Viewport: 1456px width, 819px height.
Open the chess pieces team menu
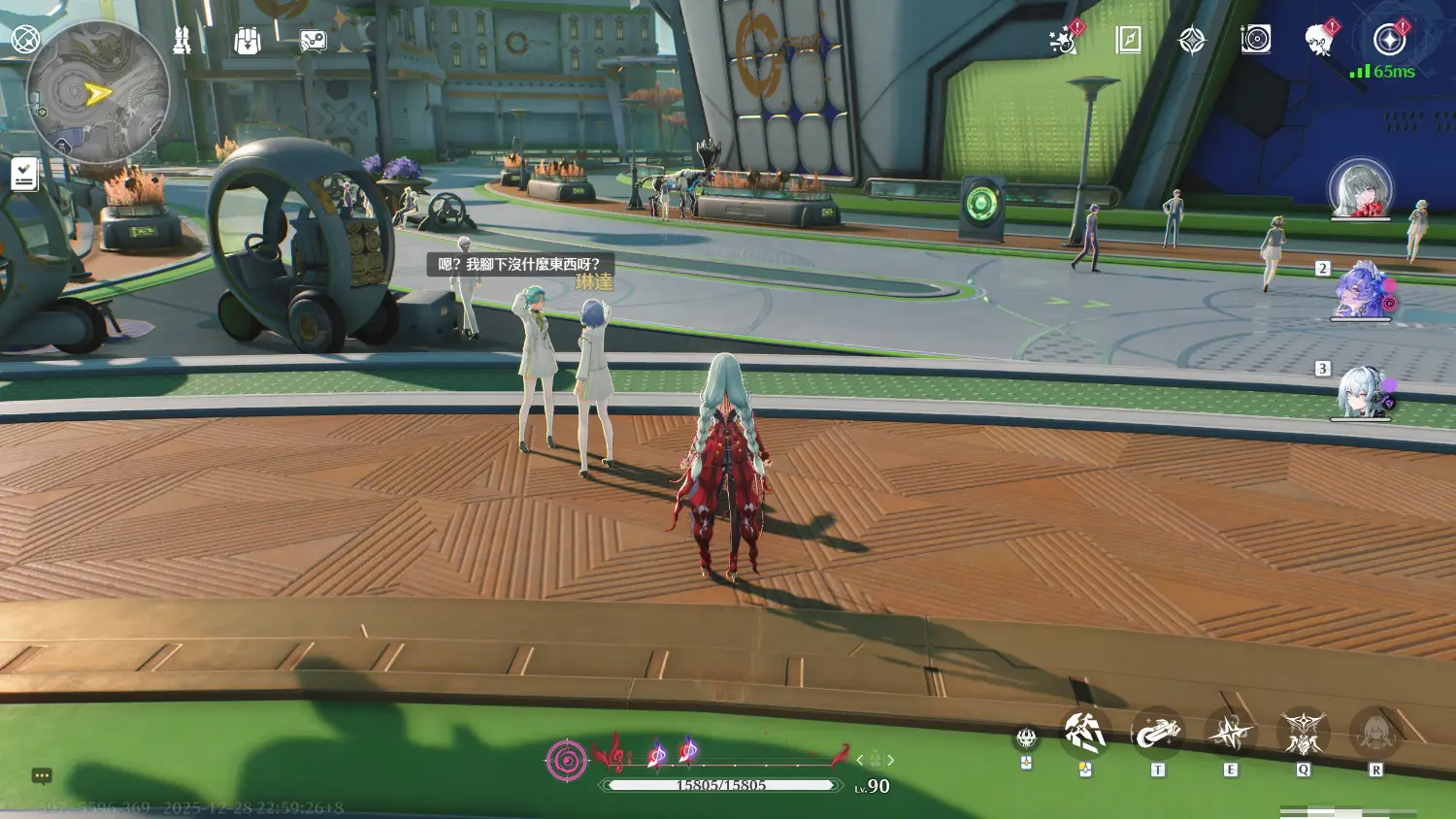click(x=182, y=40)
